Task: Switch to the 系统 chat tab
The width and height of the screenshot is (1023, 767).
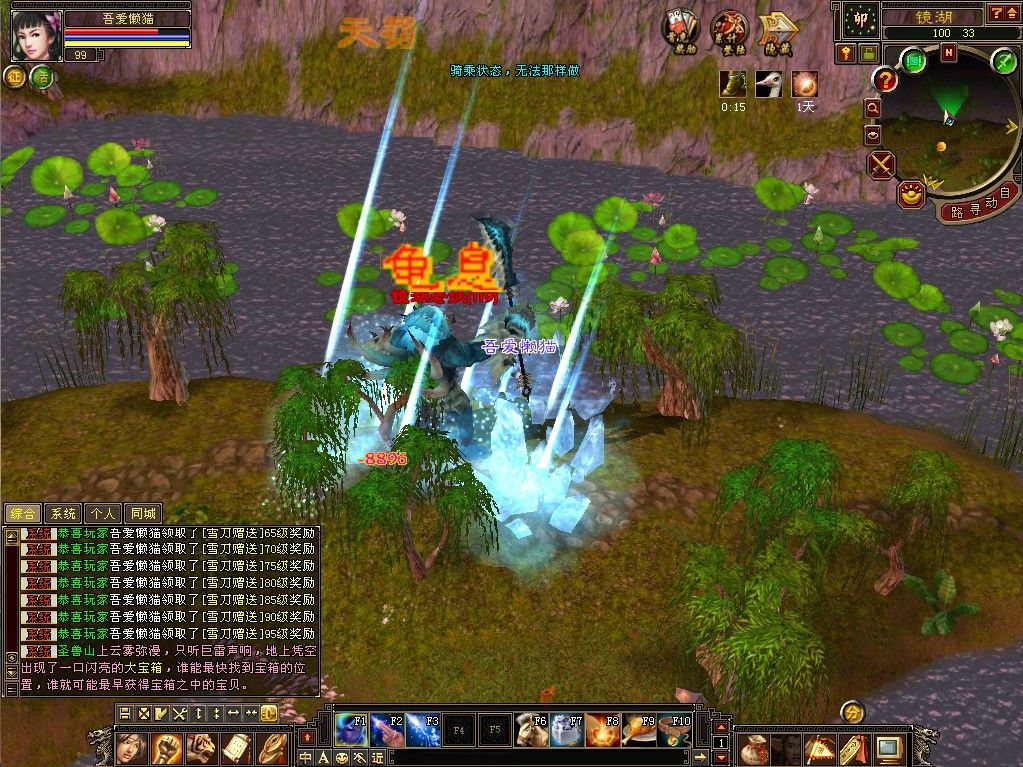Action: 63,513
